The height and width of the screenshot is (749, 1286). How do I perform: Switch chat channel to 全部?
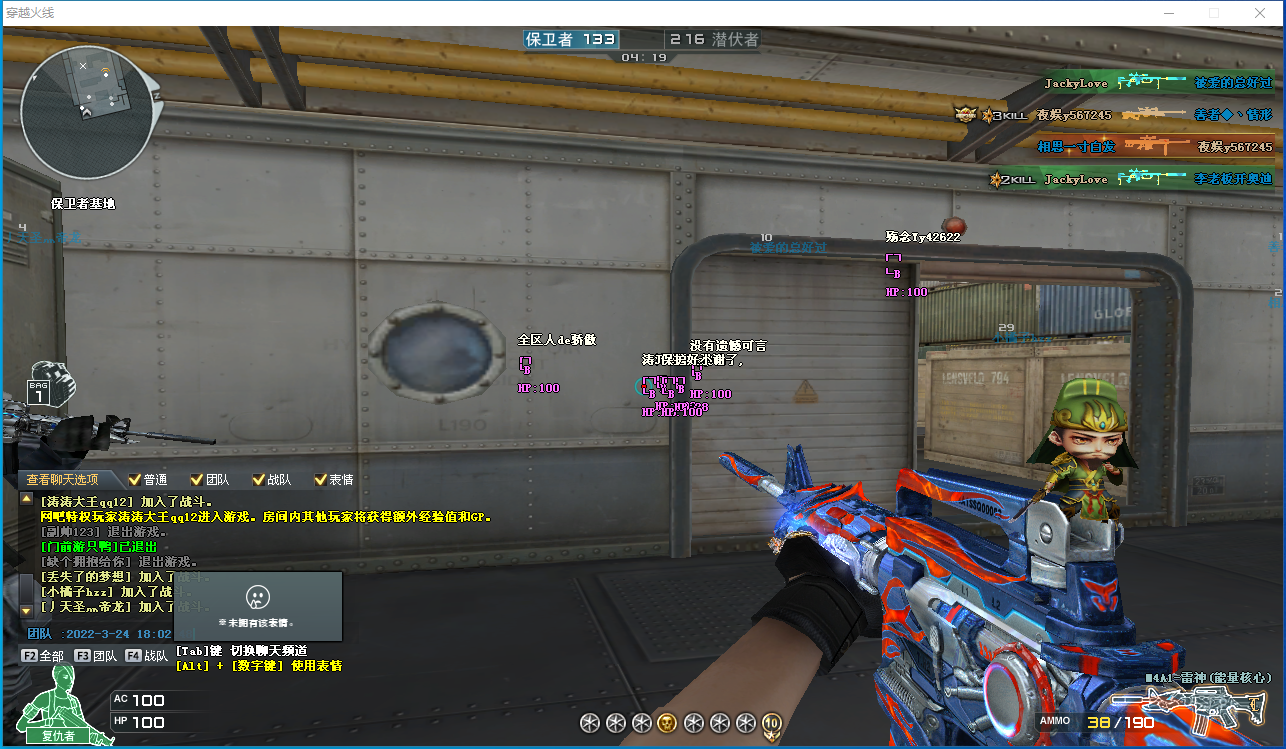click(x=43, y=656)
